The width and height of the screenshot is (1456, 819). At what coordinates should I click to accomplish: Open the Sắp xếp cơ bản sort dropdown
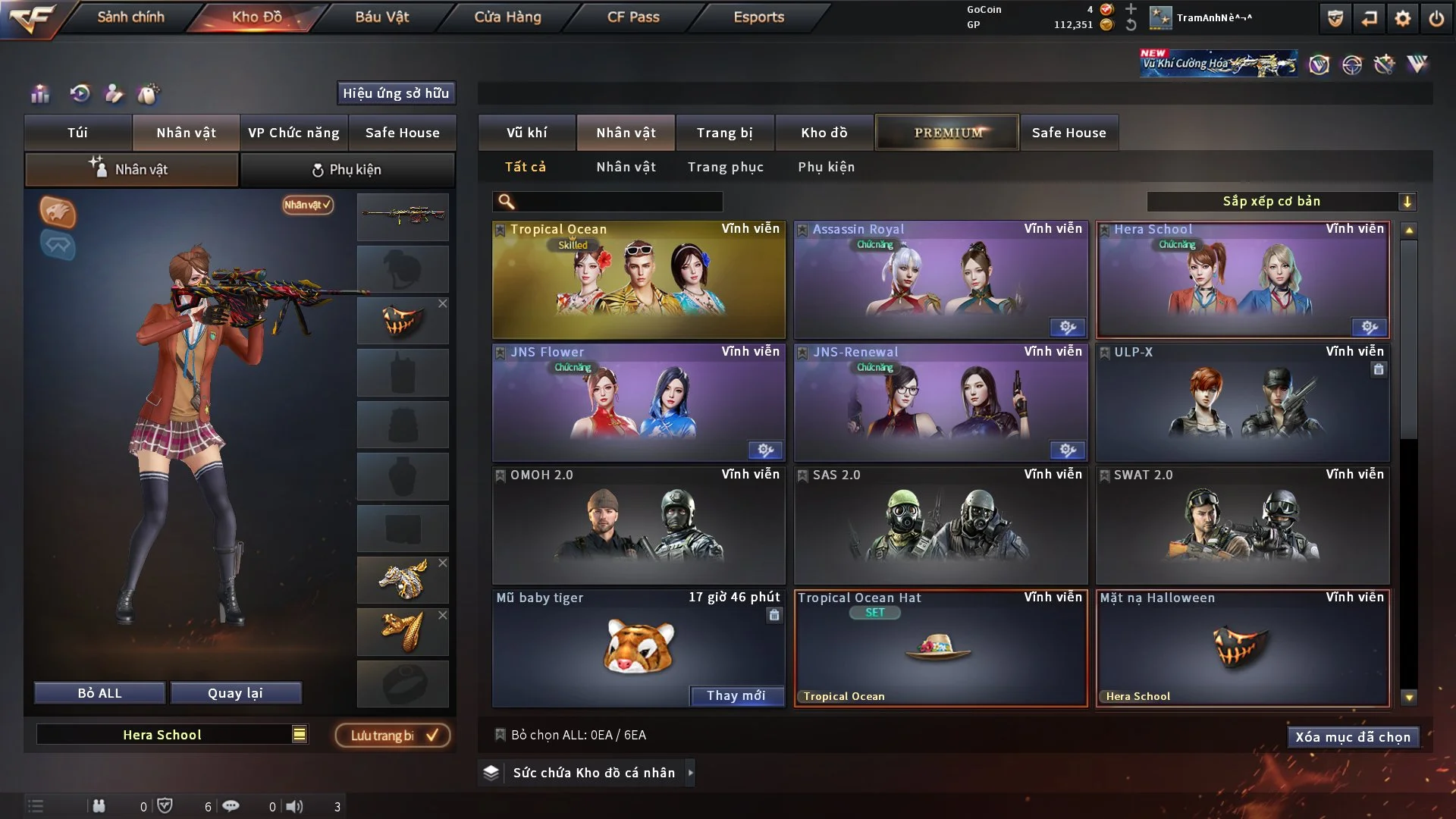tap(1281, 202)
